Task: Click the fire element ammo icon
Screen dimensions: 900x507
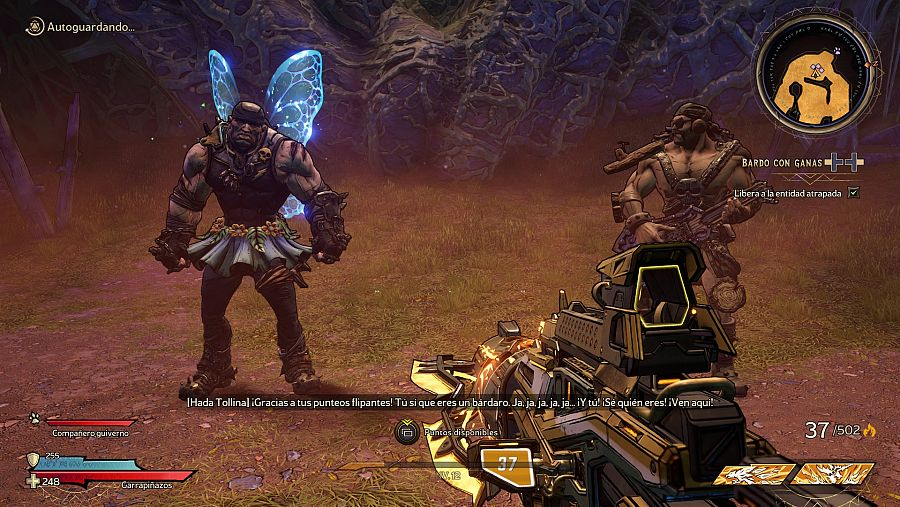Action: [x=868, y=431]
